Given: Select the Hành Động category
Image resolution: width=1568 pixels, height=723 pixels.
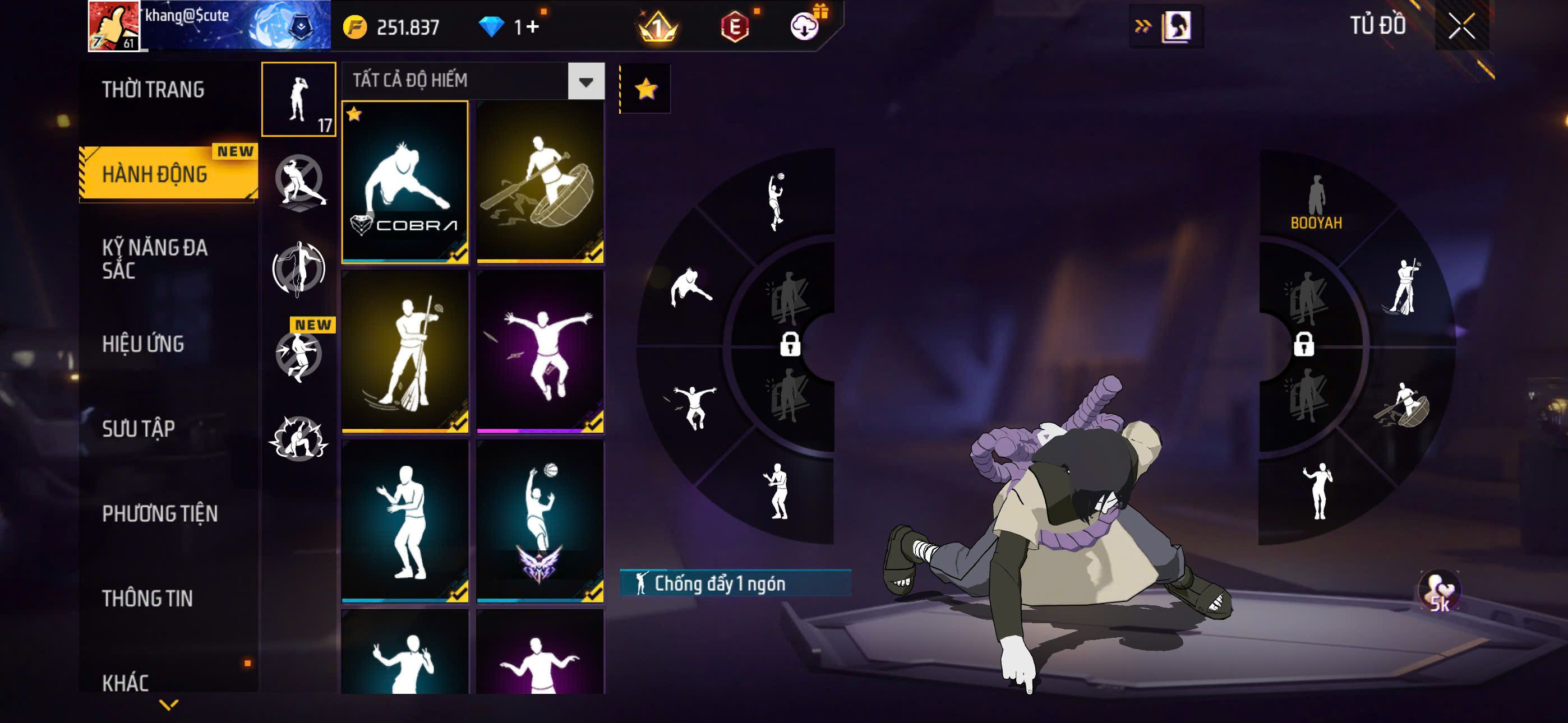Looking at the screenshot, I should [155, 174].
